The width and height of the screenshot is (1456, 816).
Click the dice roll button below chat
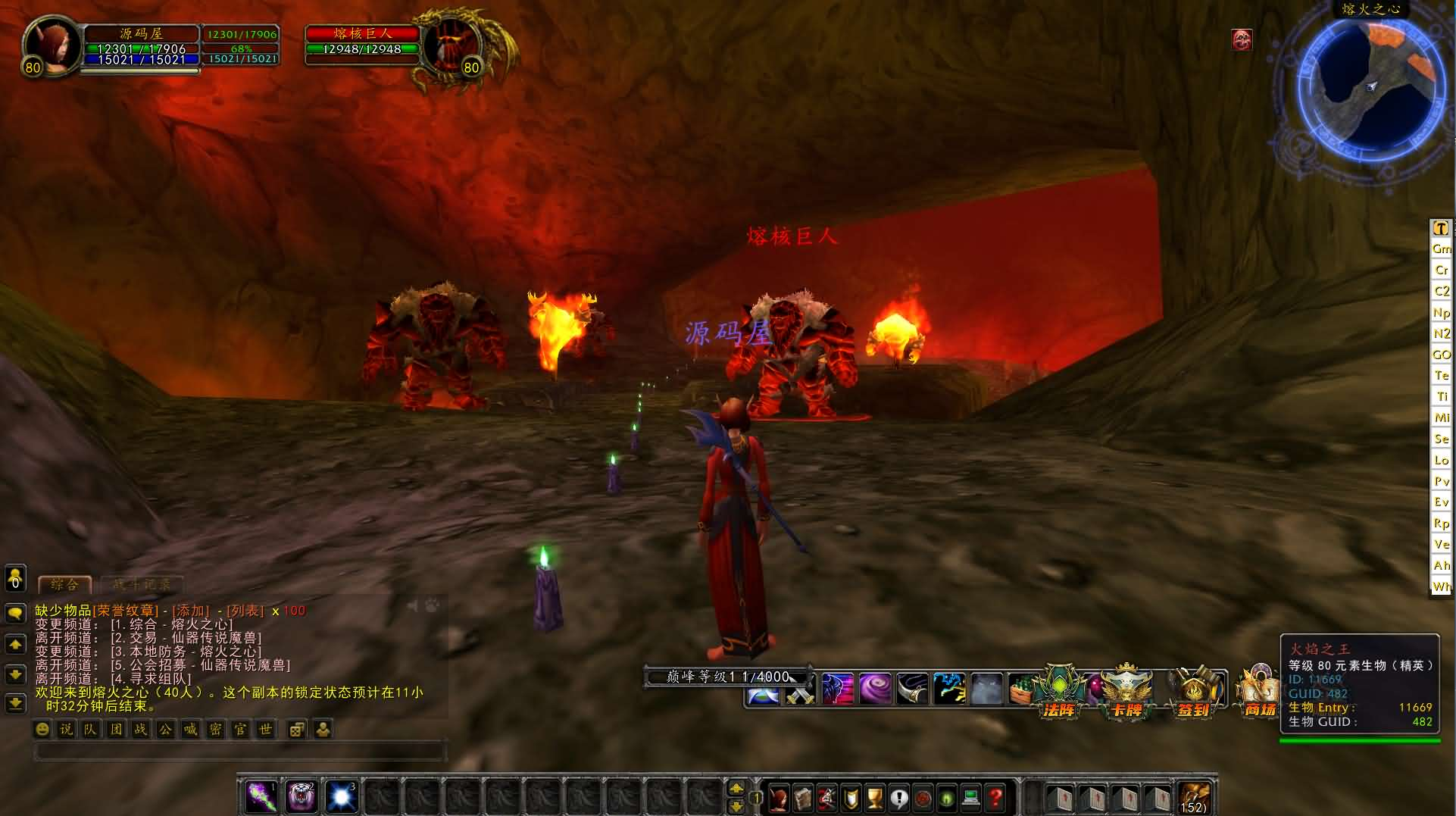[297, 730]
